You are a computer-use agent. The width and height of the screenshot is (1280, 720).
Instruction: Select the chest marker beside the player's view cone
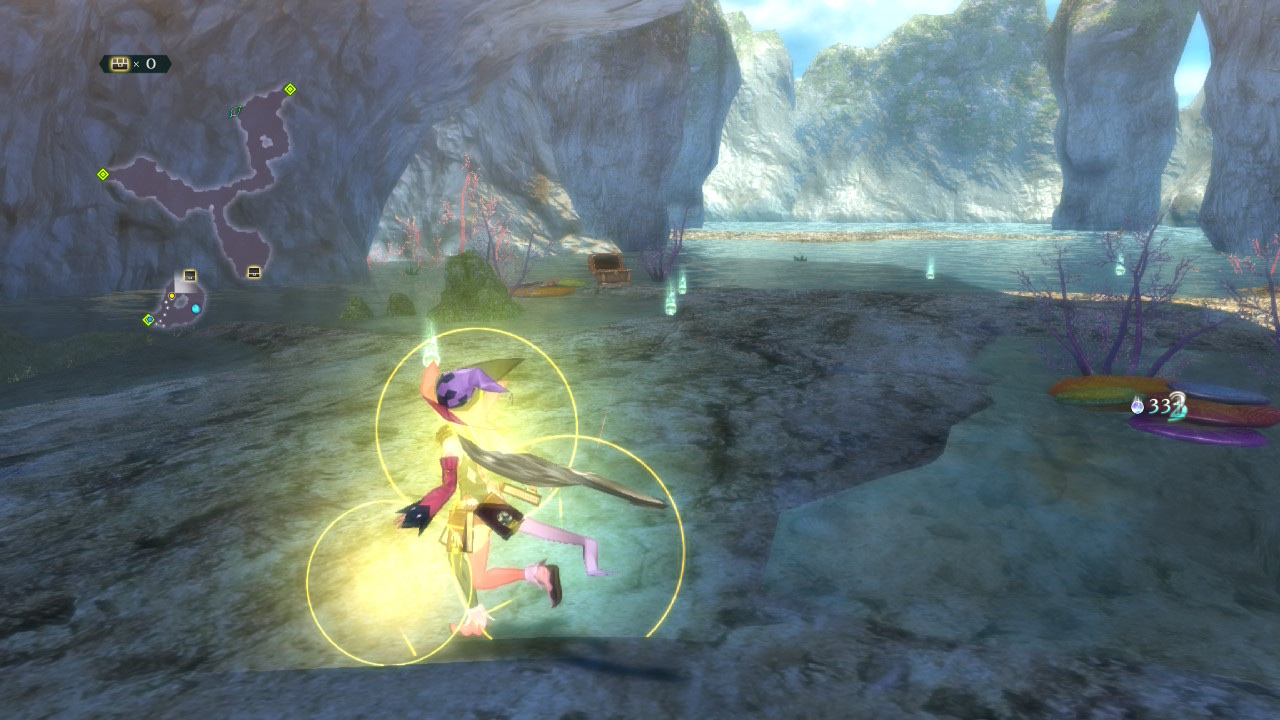coord(190,276)
